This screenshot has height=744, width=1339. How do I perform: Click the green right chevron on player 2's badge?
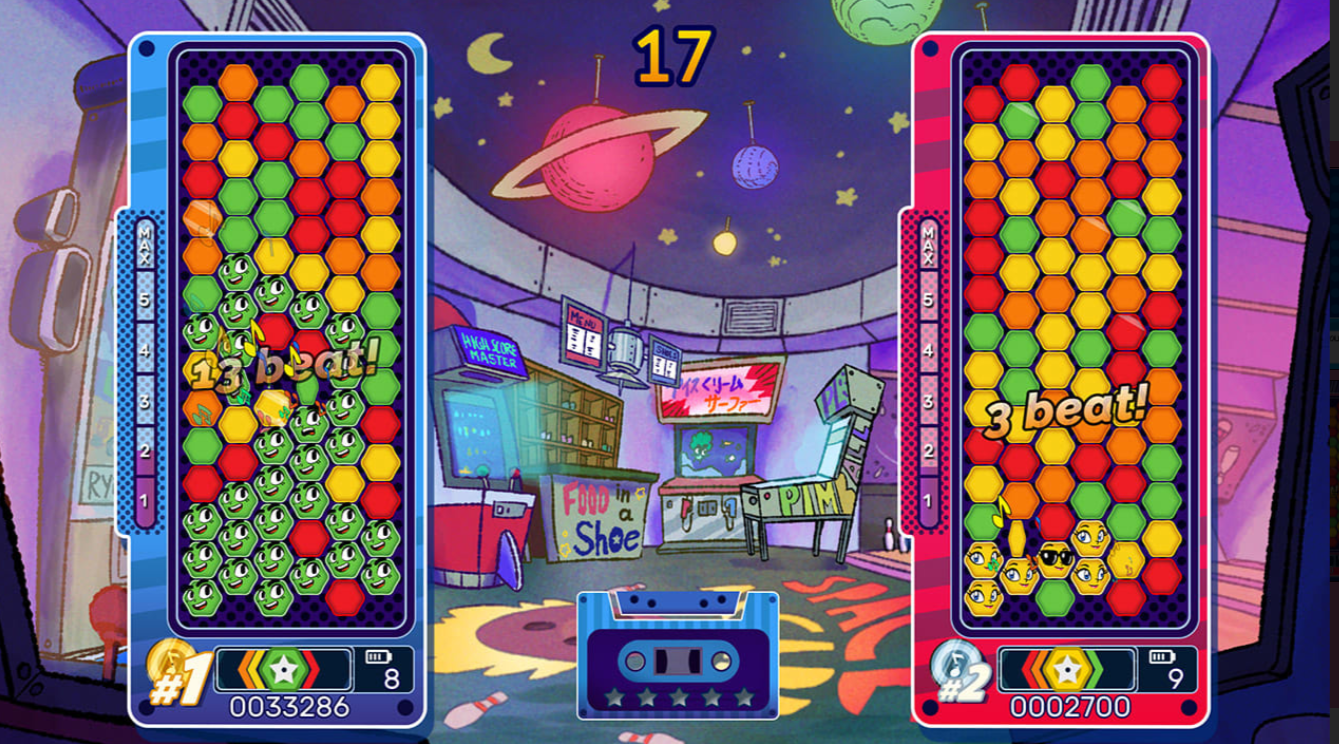(1094, 668)
